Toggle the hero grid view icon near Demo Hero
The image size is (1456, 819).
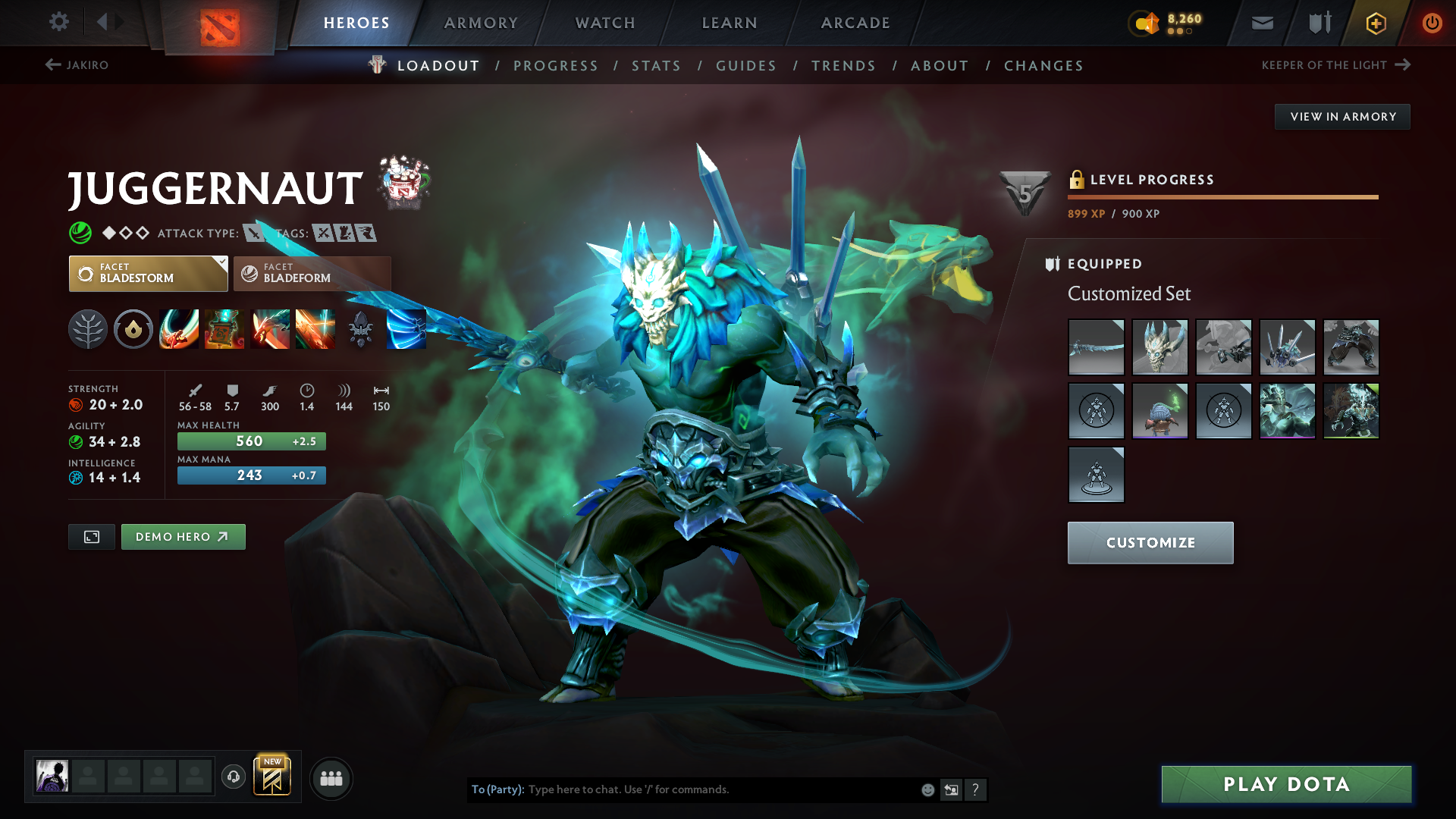pyautogui.click(x=91, y=536)
